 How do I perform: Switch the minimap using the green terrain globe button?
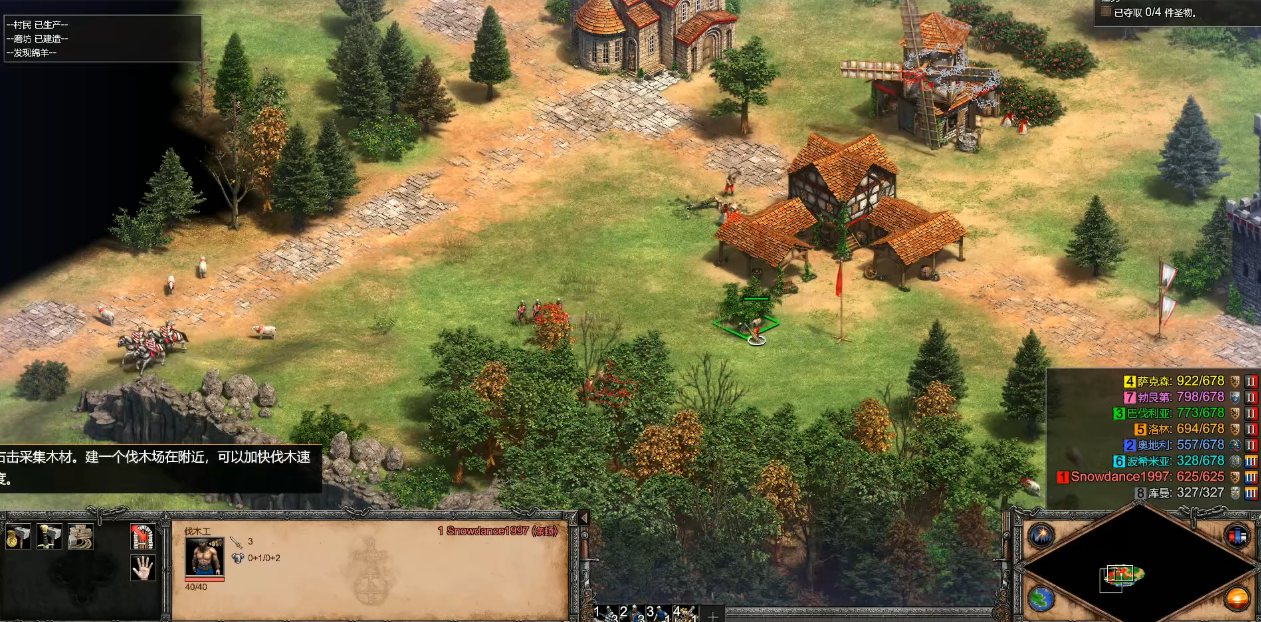1040,598
